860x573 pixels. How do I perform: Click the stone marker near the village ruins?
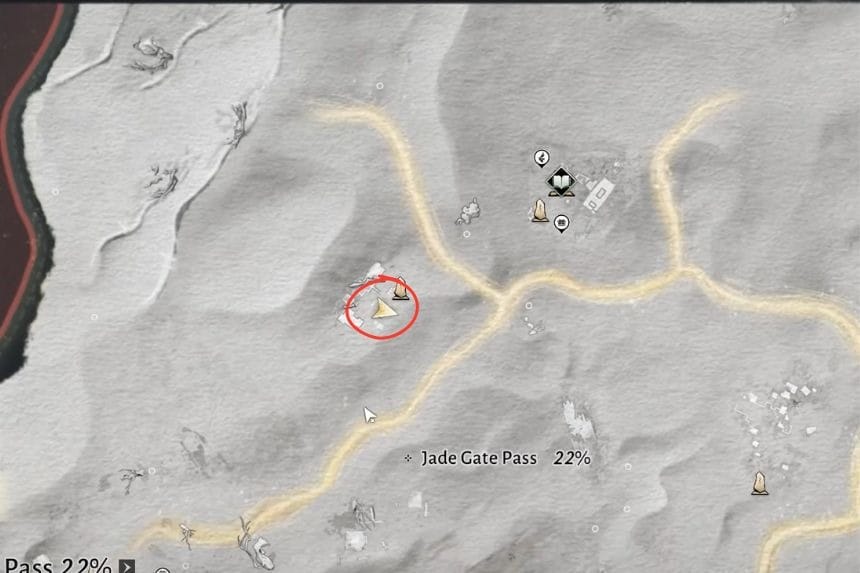pos(760,484)
